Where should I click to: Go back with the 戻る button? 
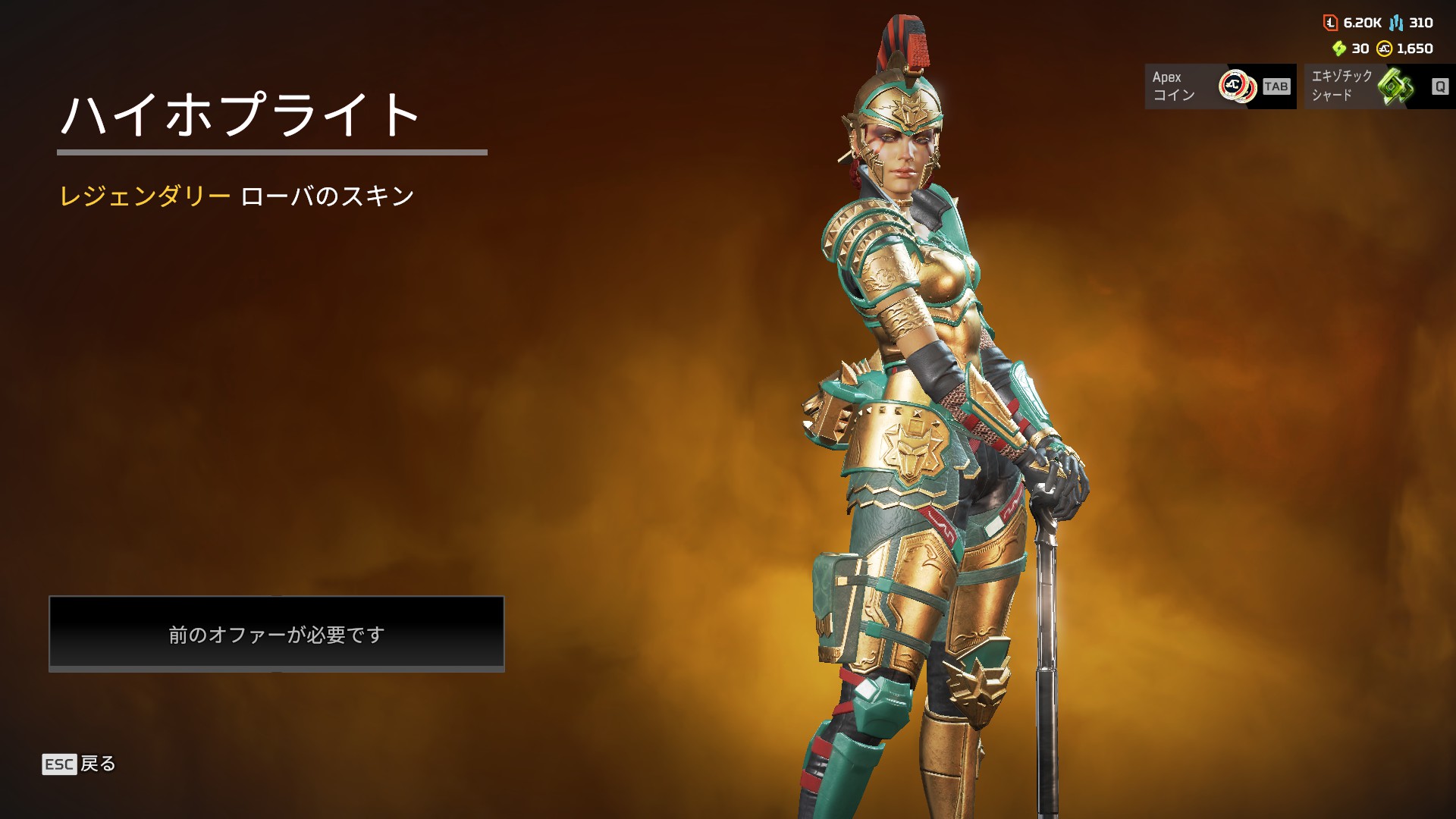pos(79,764)
